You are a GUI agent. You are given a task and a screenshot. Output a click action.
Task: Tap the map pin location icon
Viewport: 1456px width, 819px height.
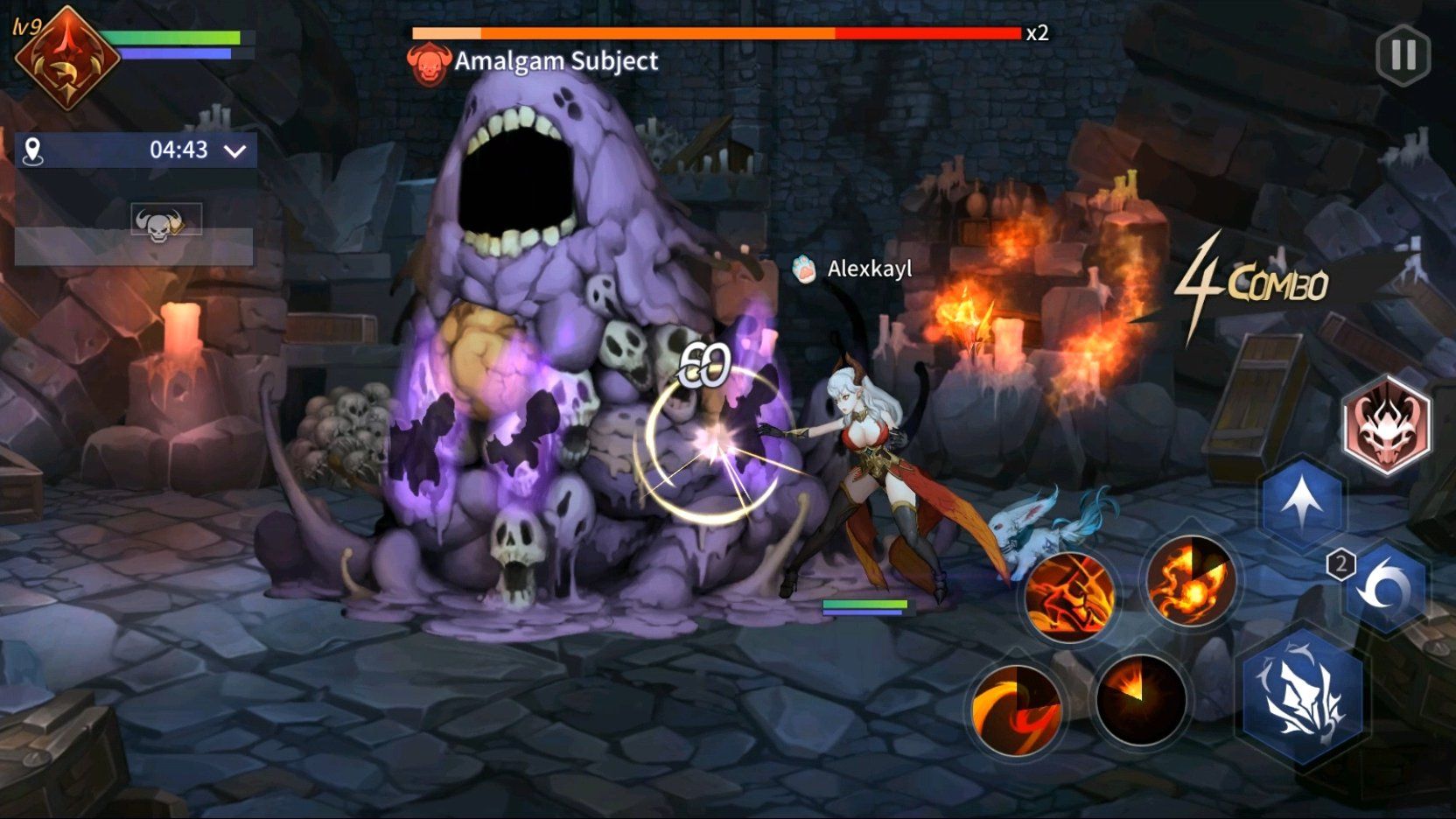pyautogui.click(x=33, y=150)
